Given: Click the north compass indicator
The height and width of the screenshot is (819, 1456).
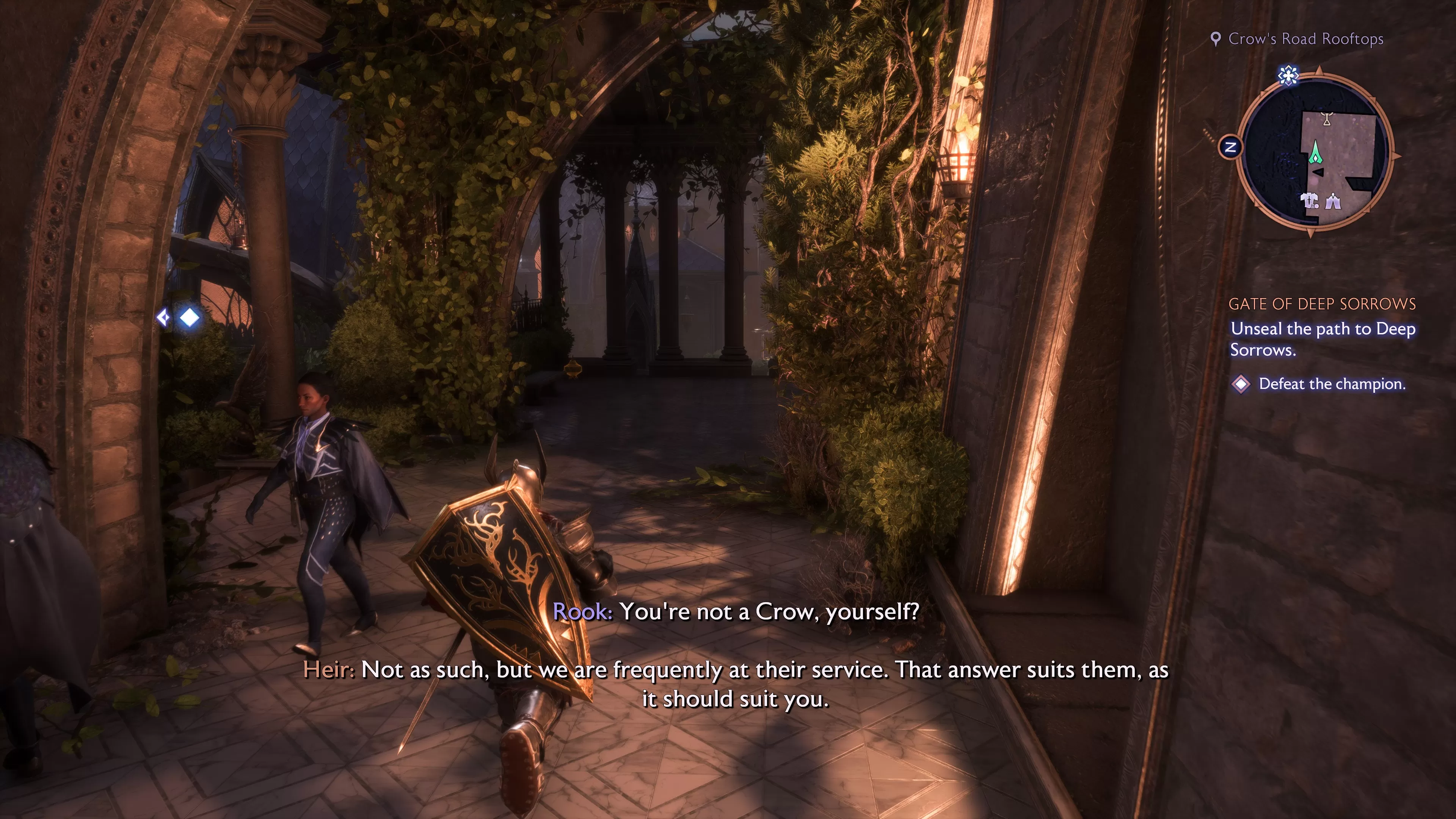Looking at the screenshot, I should pos(1230,147).
